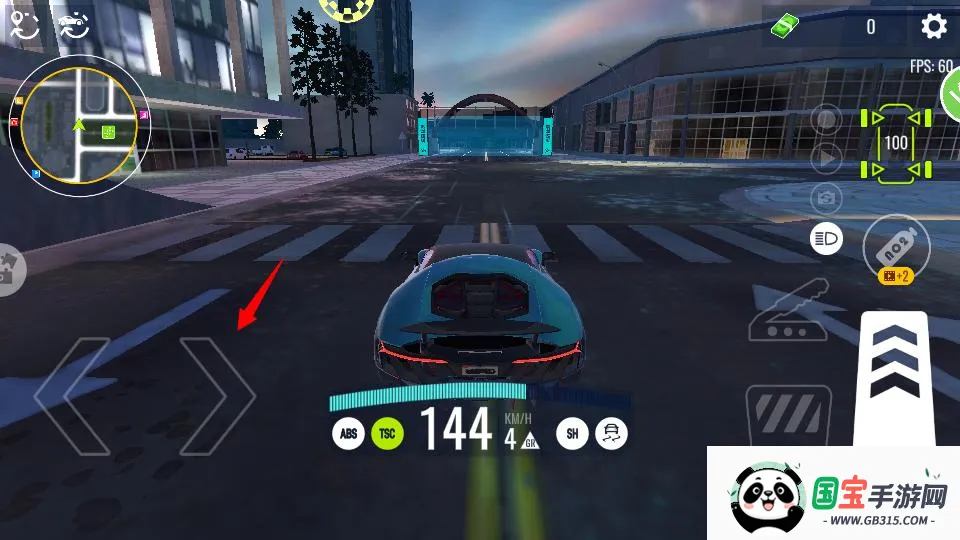Image resolution: width=960 pixels, height=540 pixels.
Task: Tap the reset-car icon
Action: [73, 26]
